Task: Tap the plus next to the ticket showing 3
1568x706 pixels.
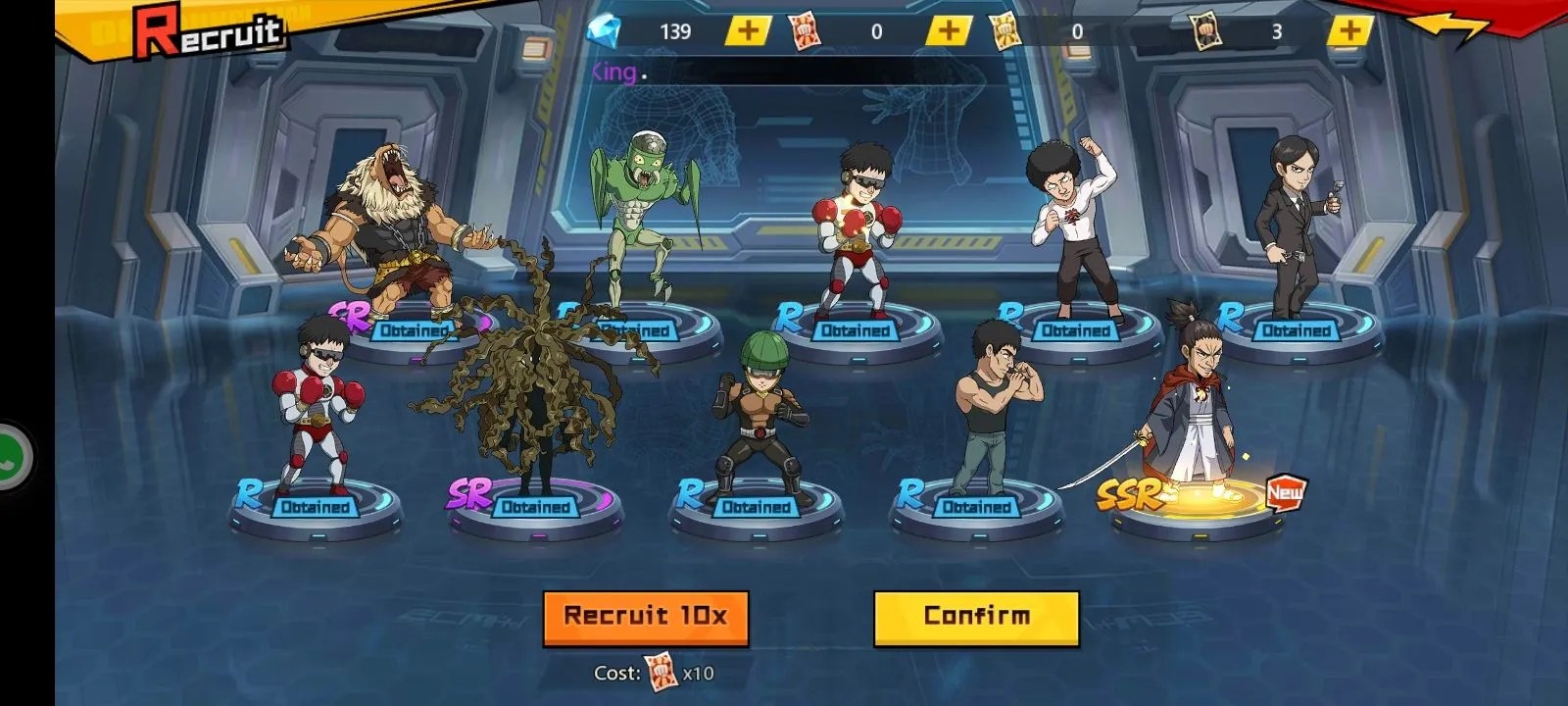Action: (x=1349, y=31)
